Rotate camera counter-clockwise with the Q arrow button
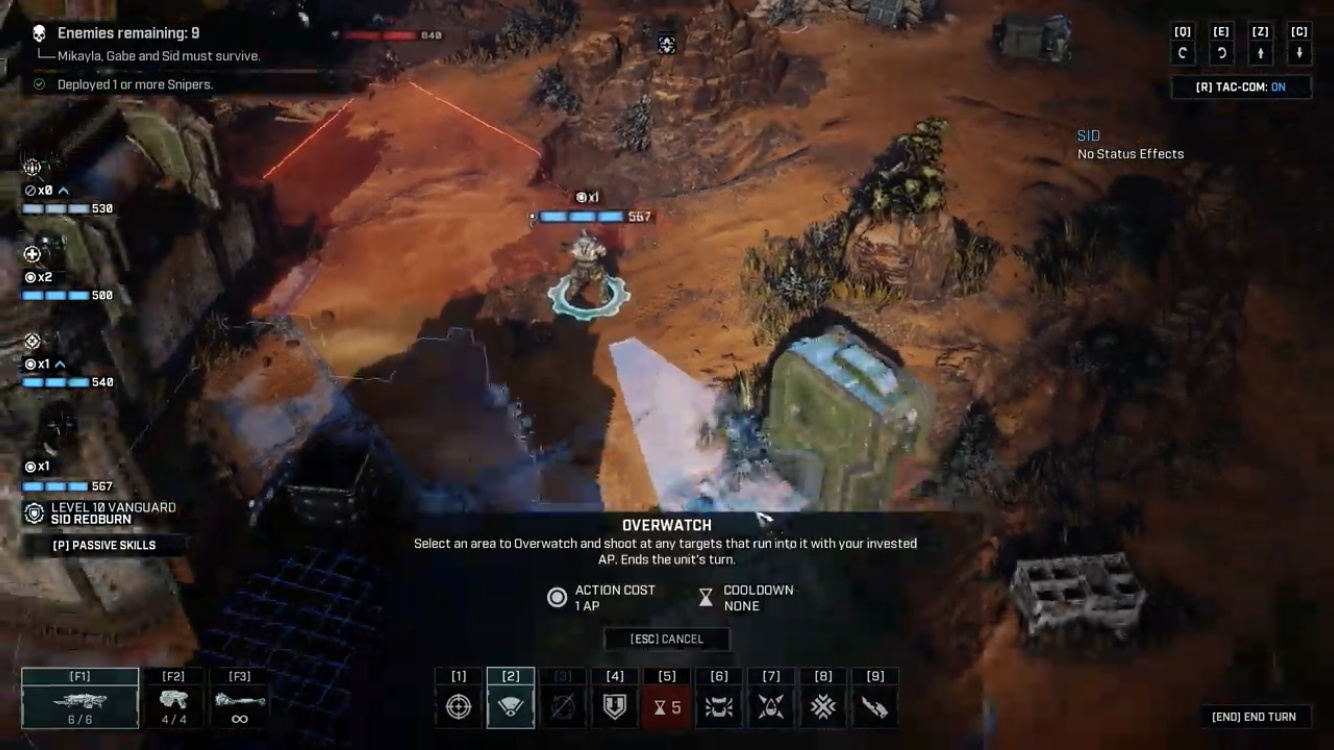 tap(1183, 54)
